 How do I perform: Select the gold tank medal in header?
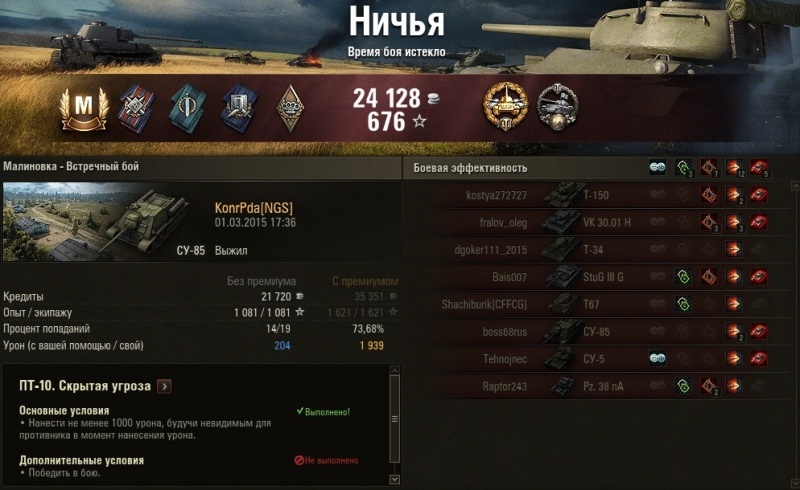coord(503,108)
